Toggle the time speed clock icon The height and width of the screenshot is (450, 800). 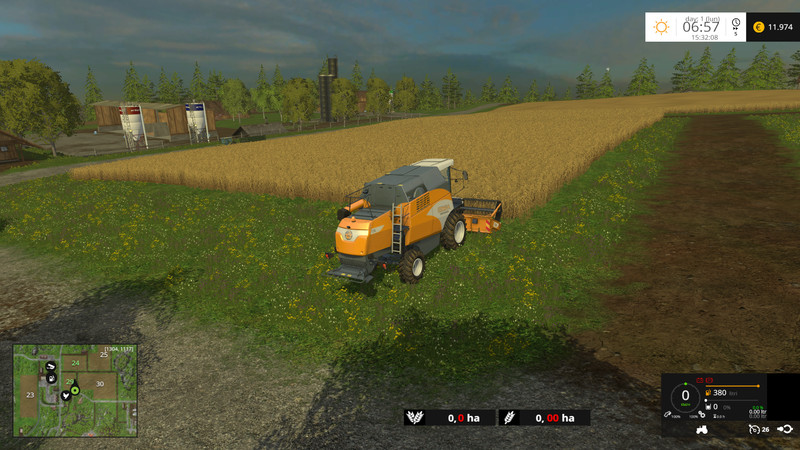pos(735,22)
